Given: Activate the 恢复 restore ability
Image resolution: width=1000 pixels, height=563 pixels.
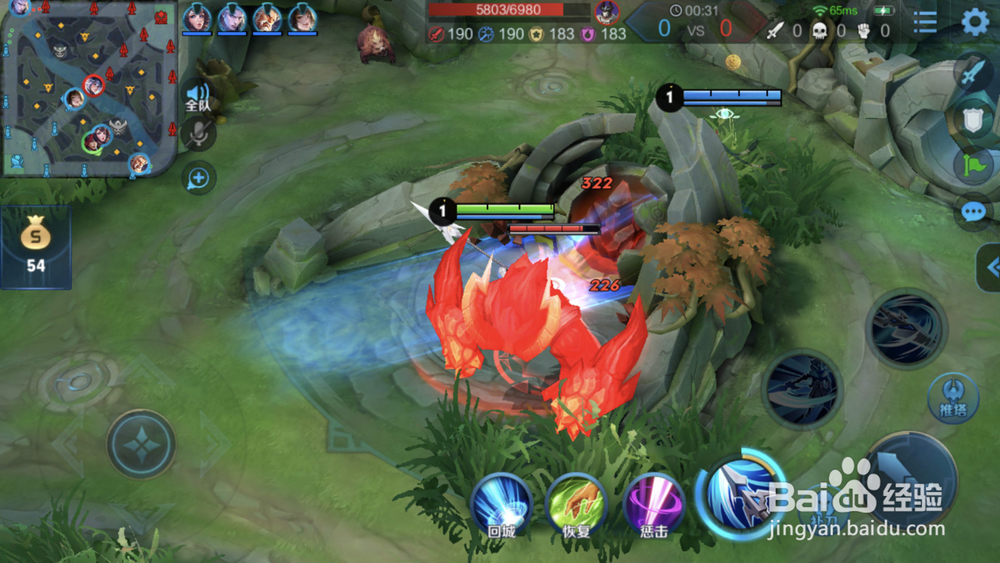Looking at the screenshot, I should pos(577,504).
